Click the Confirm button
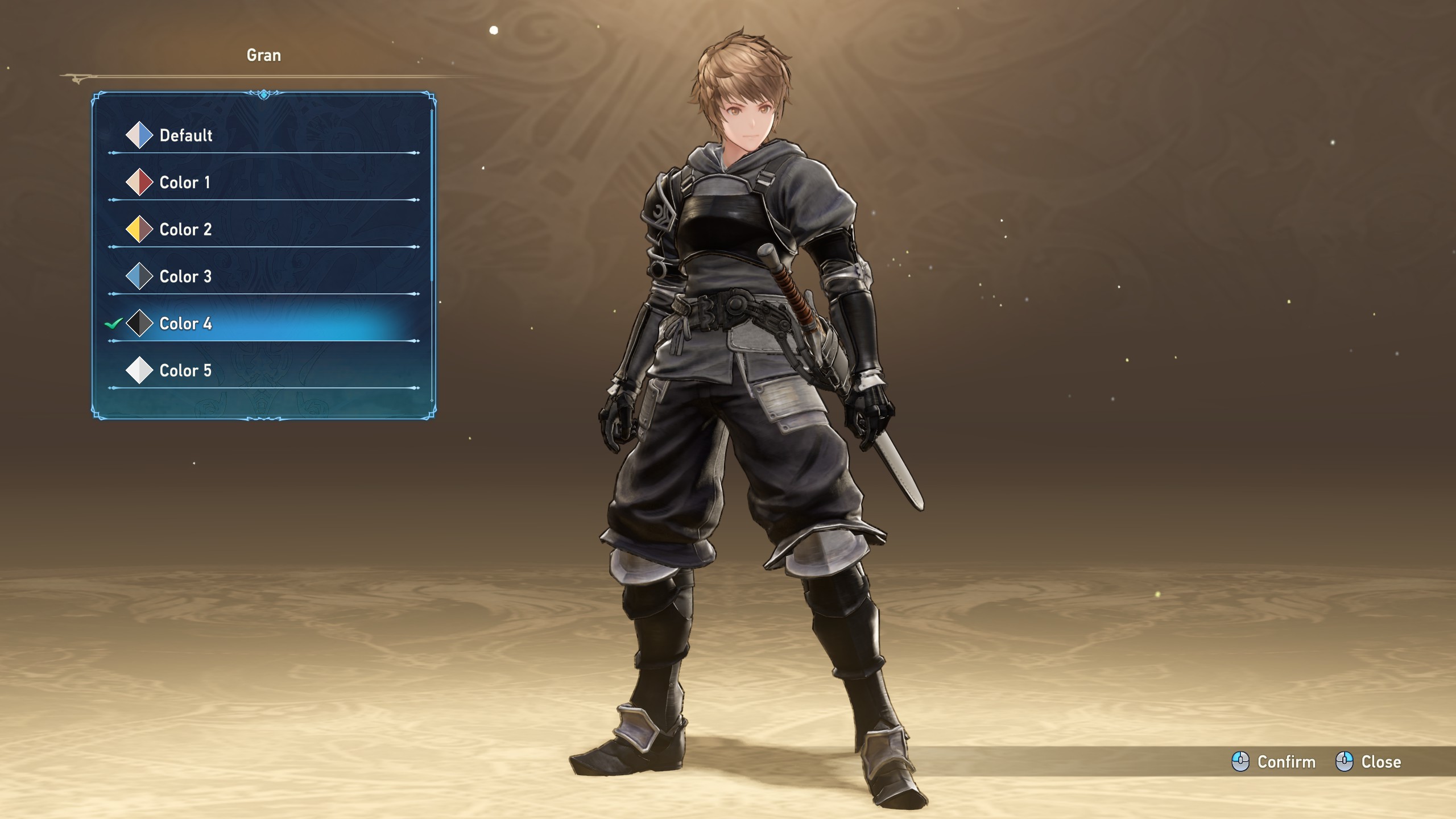This screenshot has height=819, width=1456. [1274, 762]
